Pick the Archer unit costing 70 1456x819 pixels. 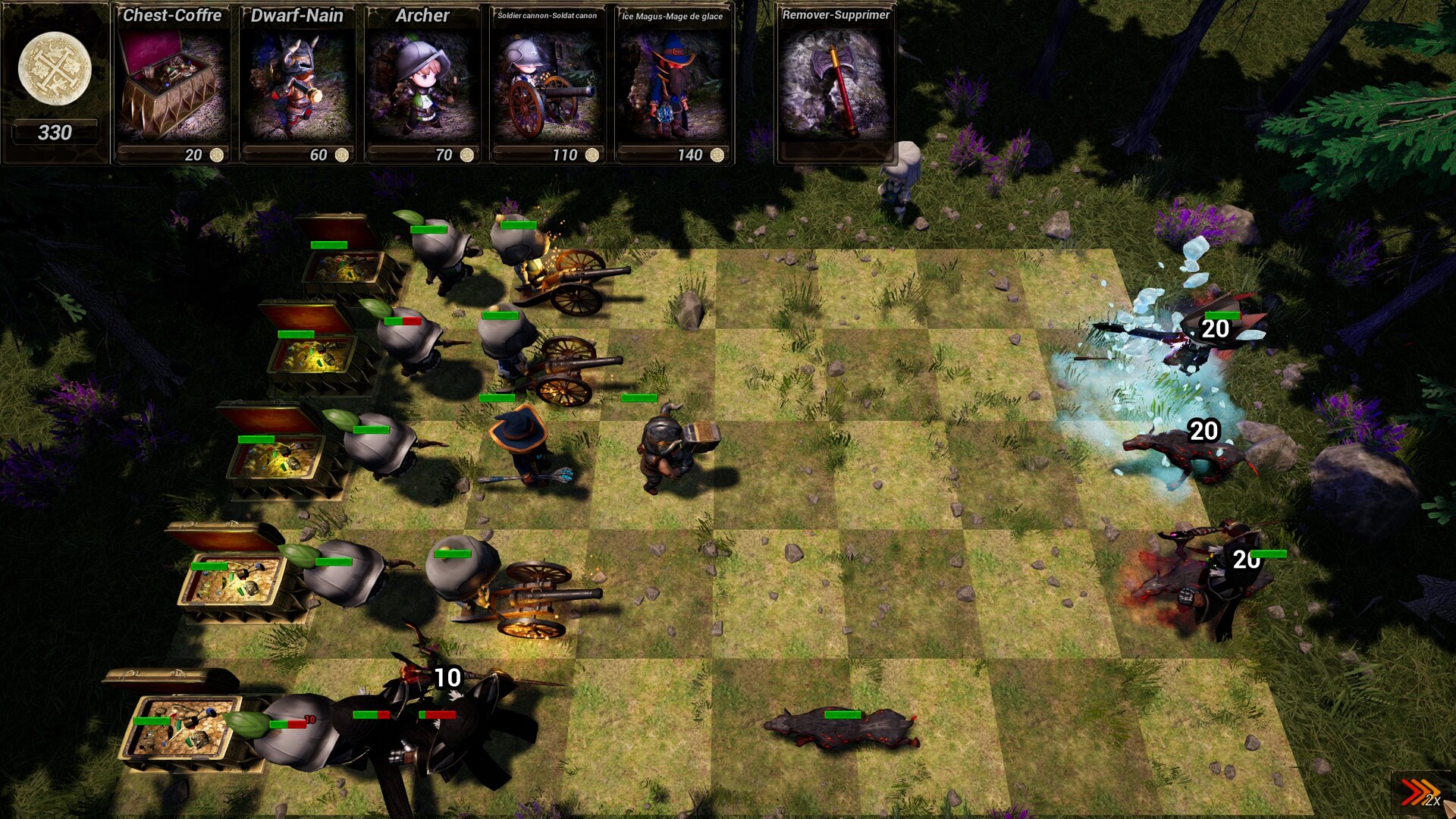tap(422, 83)
